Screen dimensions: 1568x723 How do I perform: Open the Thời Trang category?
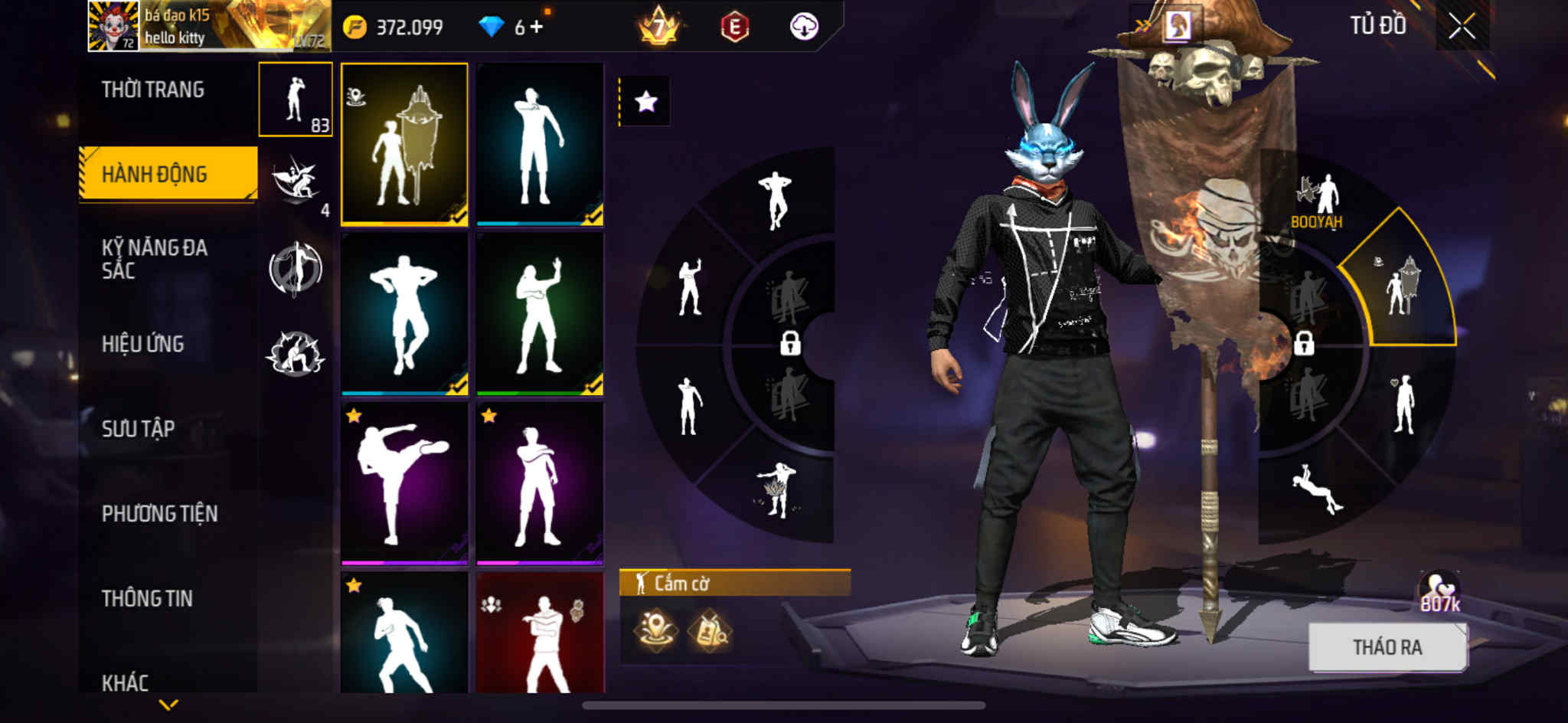coord(153,90)
